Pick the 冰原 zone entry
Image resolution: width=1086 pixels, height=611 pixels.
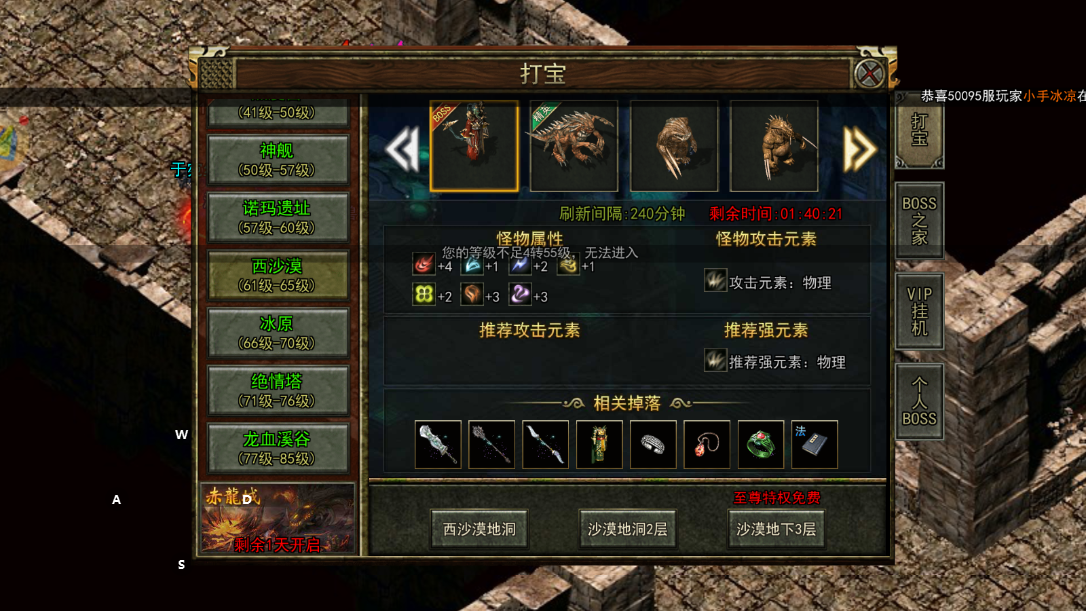(x=276, y=332)
